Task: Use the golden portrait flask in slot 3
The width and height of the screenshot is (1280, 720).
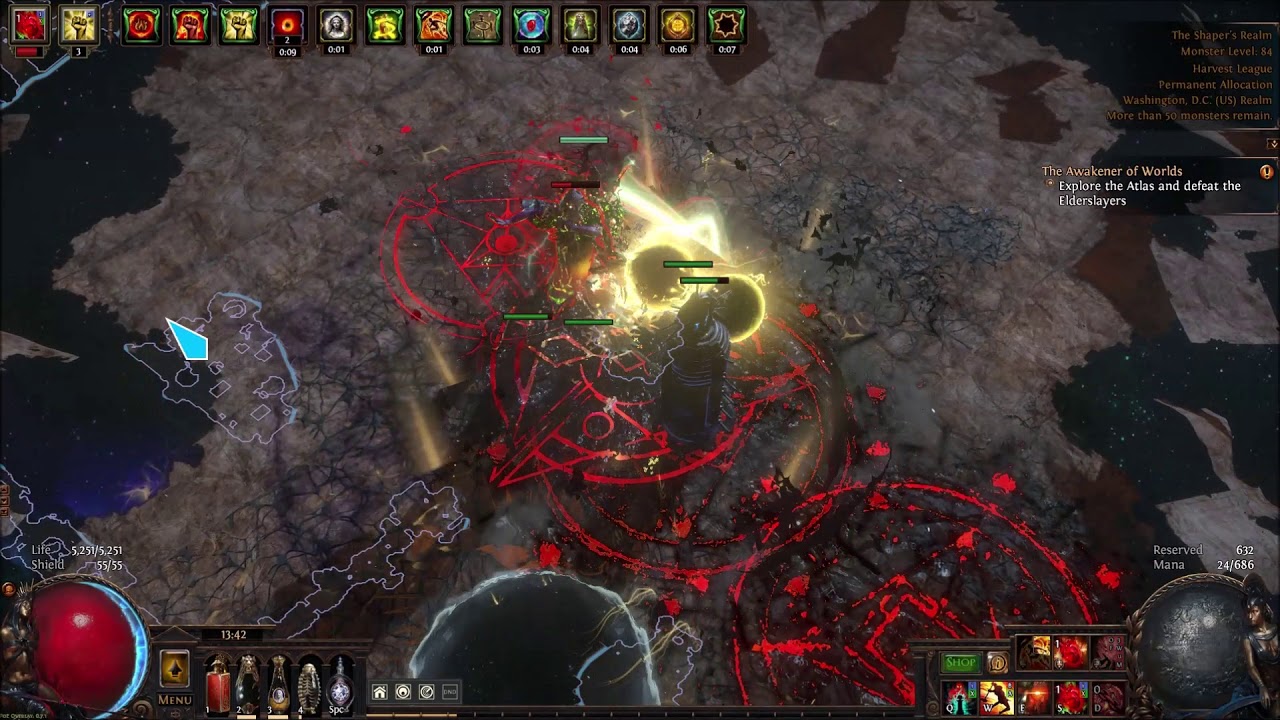Action: click(x=278, y=685)
